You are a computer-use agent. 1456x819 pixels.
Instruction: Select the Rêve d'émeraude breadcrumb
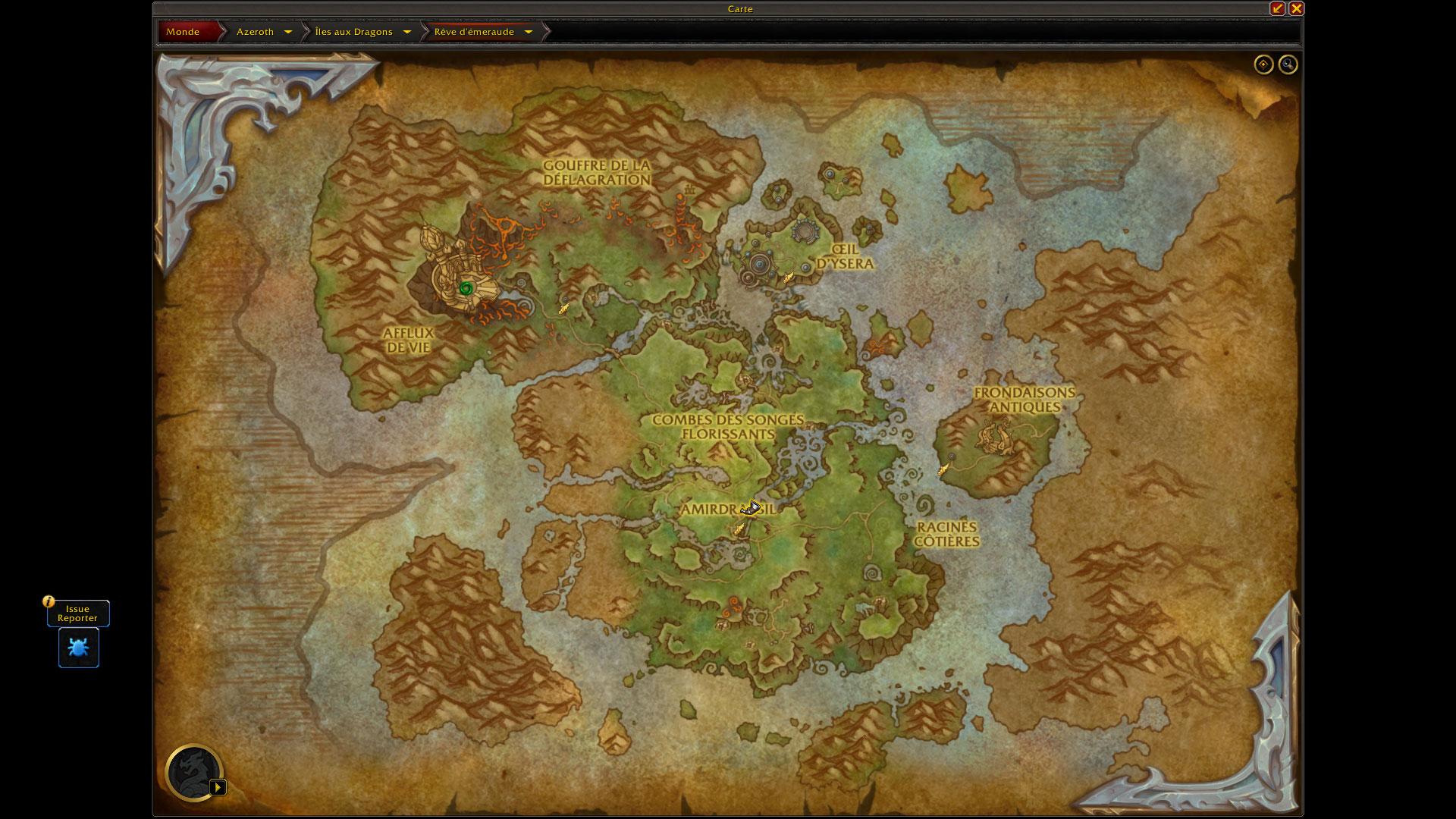click(x=474, y=32)
